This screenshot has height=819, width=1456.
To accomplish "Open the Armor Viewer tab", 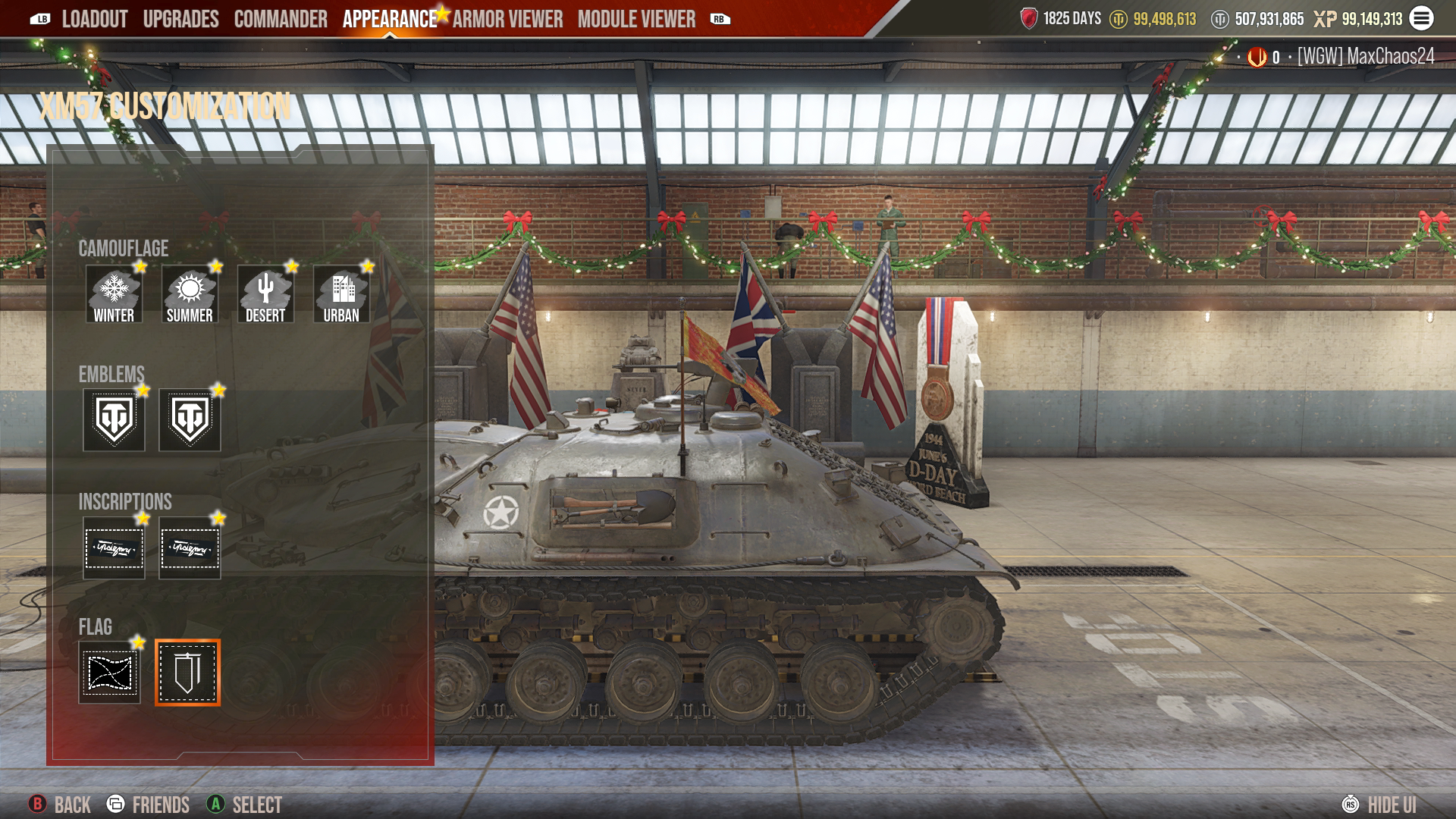I will click(507, 19).
